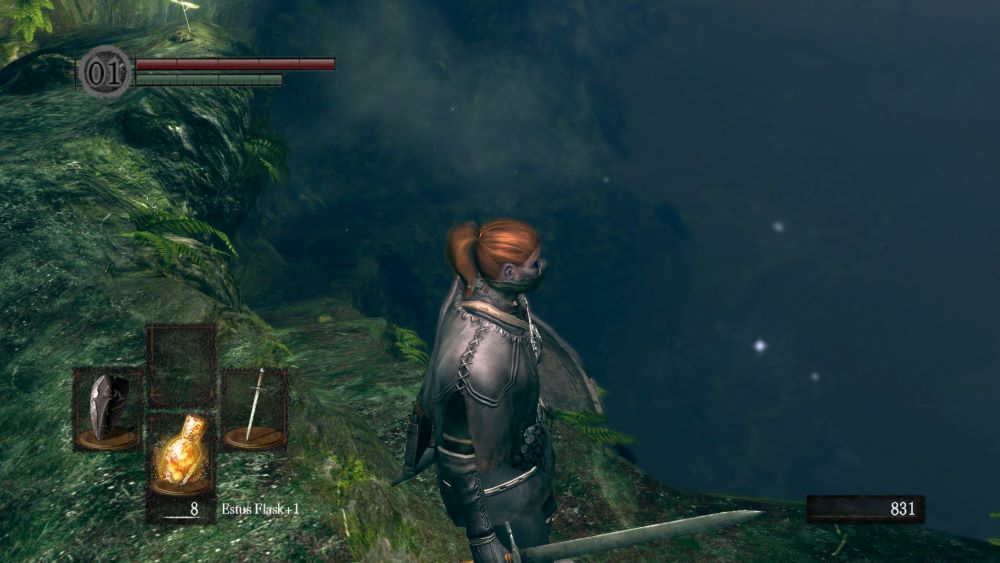Select the shield in the left-hand slot
Screen dimensions: 1000x563
[x=106, y=409]
